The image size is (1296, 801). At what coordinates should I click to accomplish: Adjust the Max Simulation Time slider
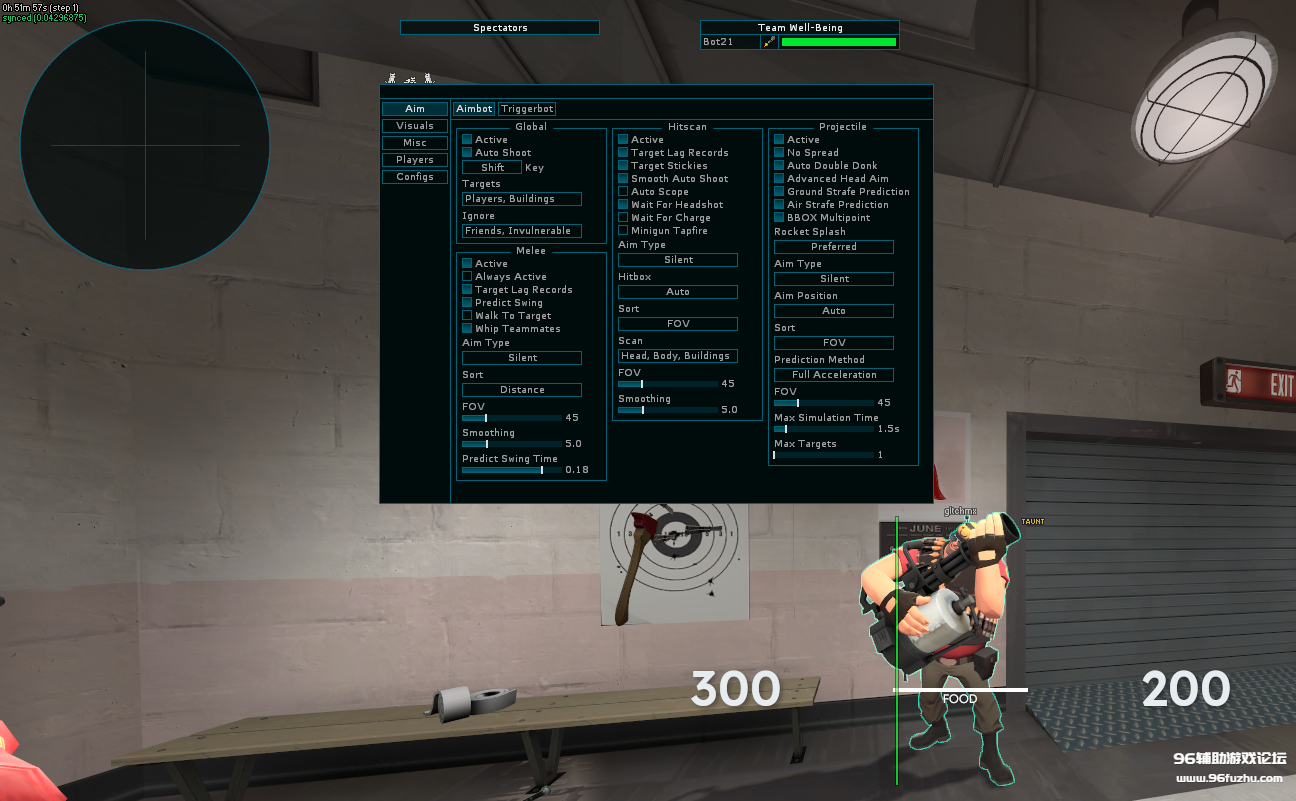[x=823, y=429]
